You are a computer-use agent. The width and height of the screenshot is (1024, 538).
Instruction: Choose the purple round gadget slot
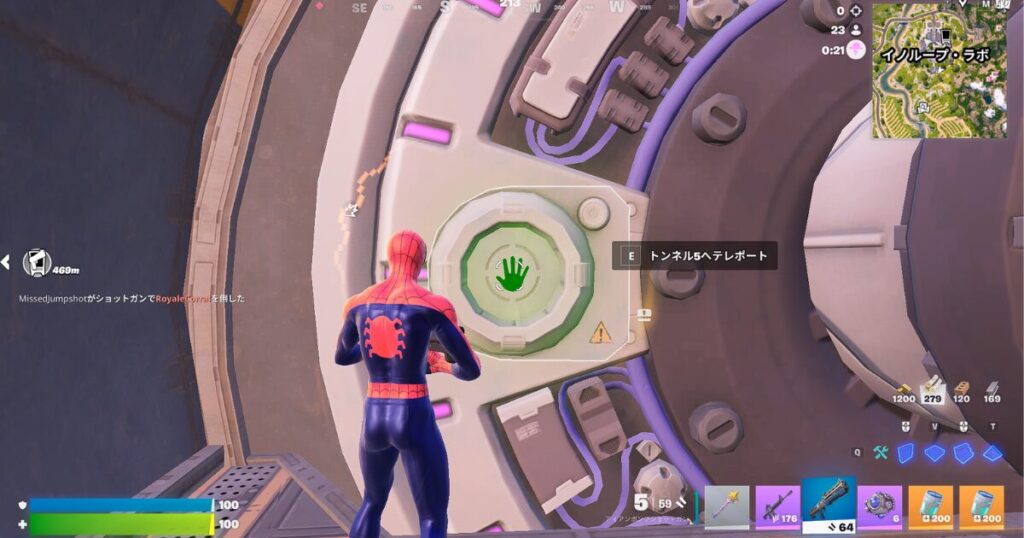(881, 507)
